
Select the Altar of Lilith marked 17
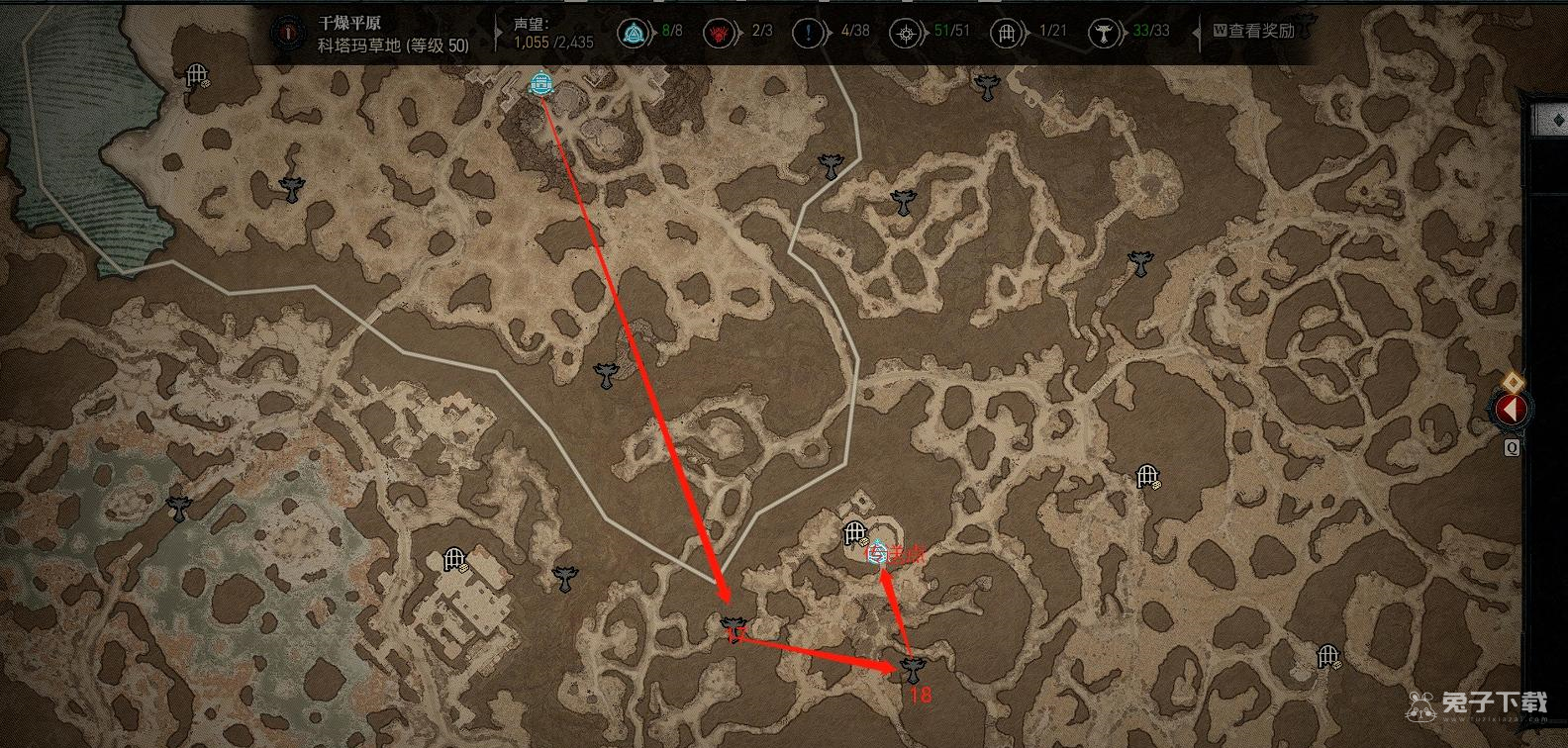point(734,624)
